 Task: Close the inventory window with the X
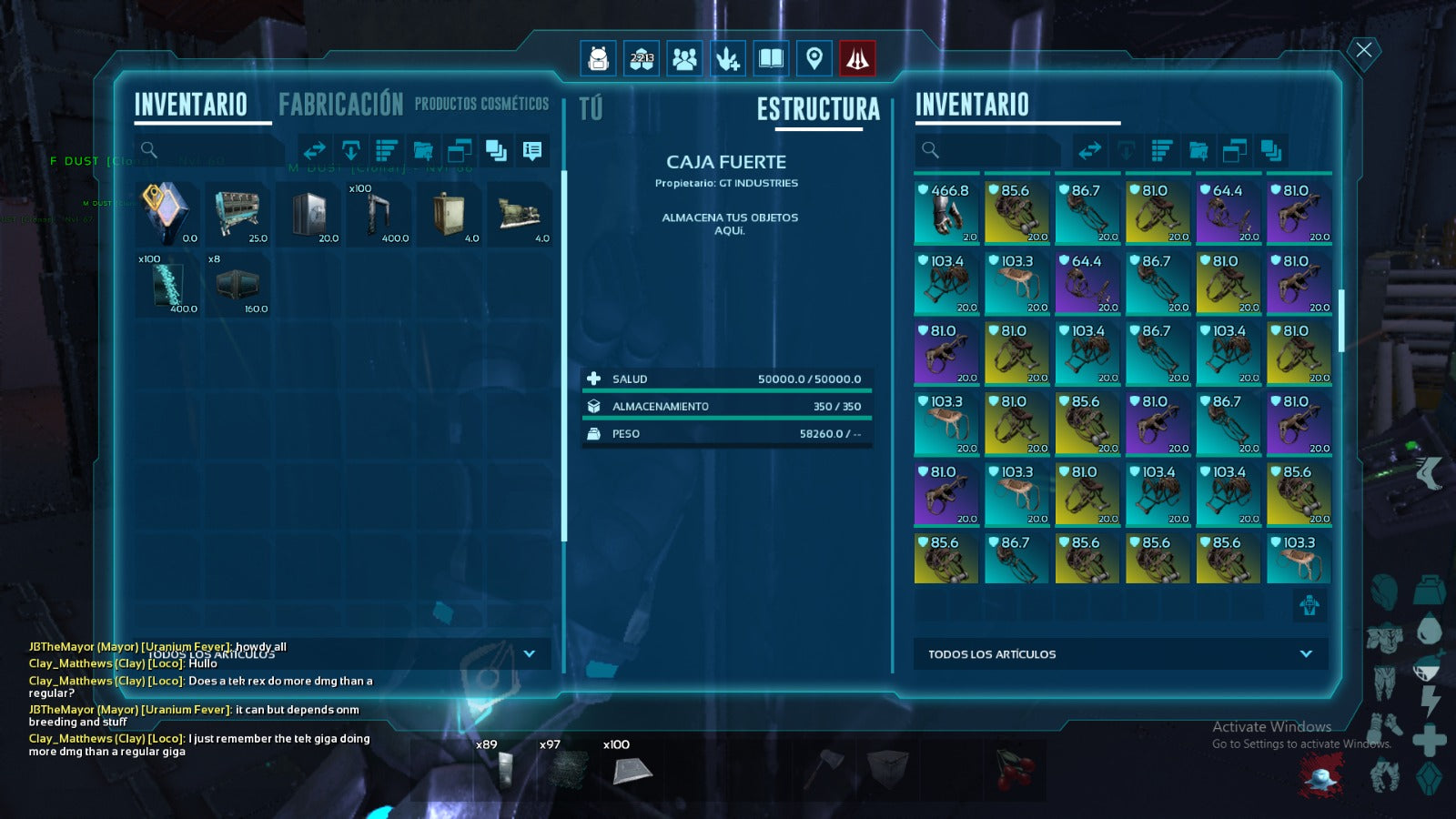coord(1363,50)
